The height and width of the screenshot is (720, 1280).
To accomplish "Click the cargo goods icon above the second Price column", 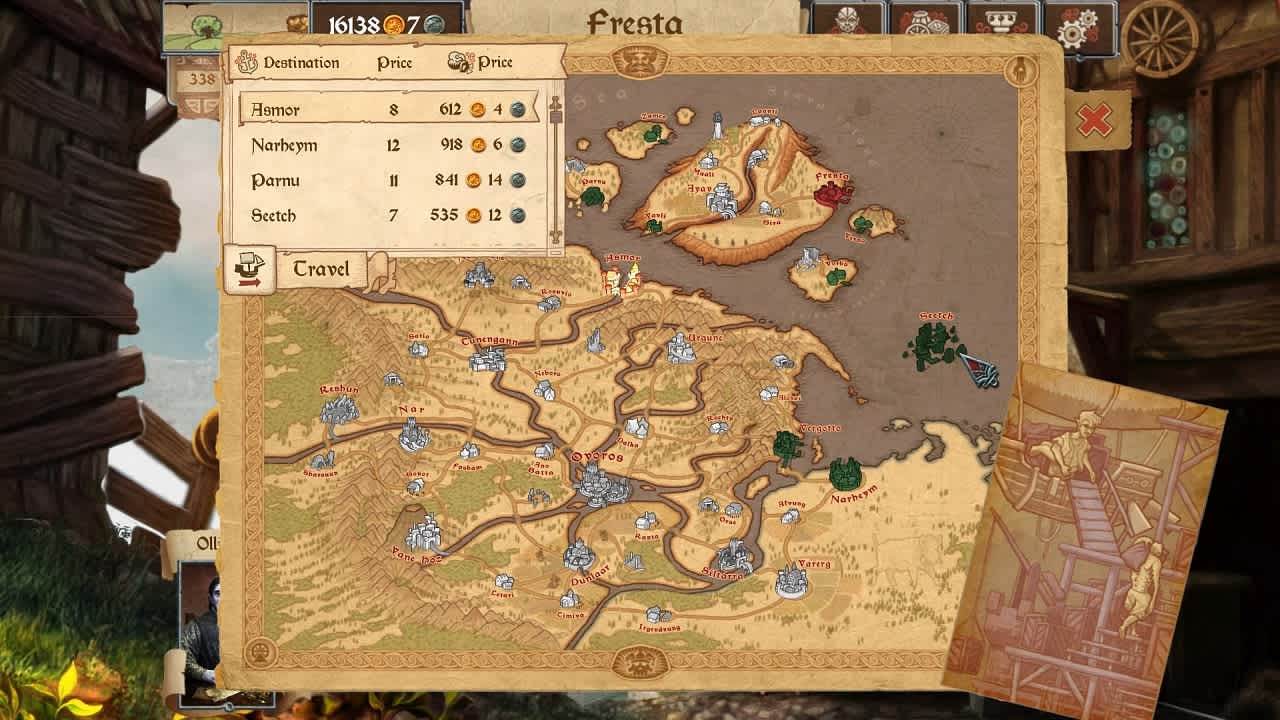I will 459,62.
